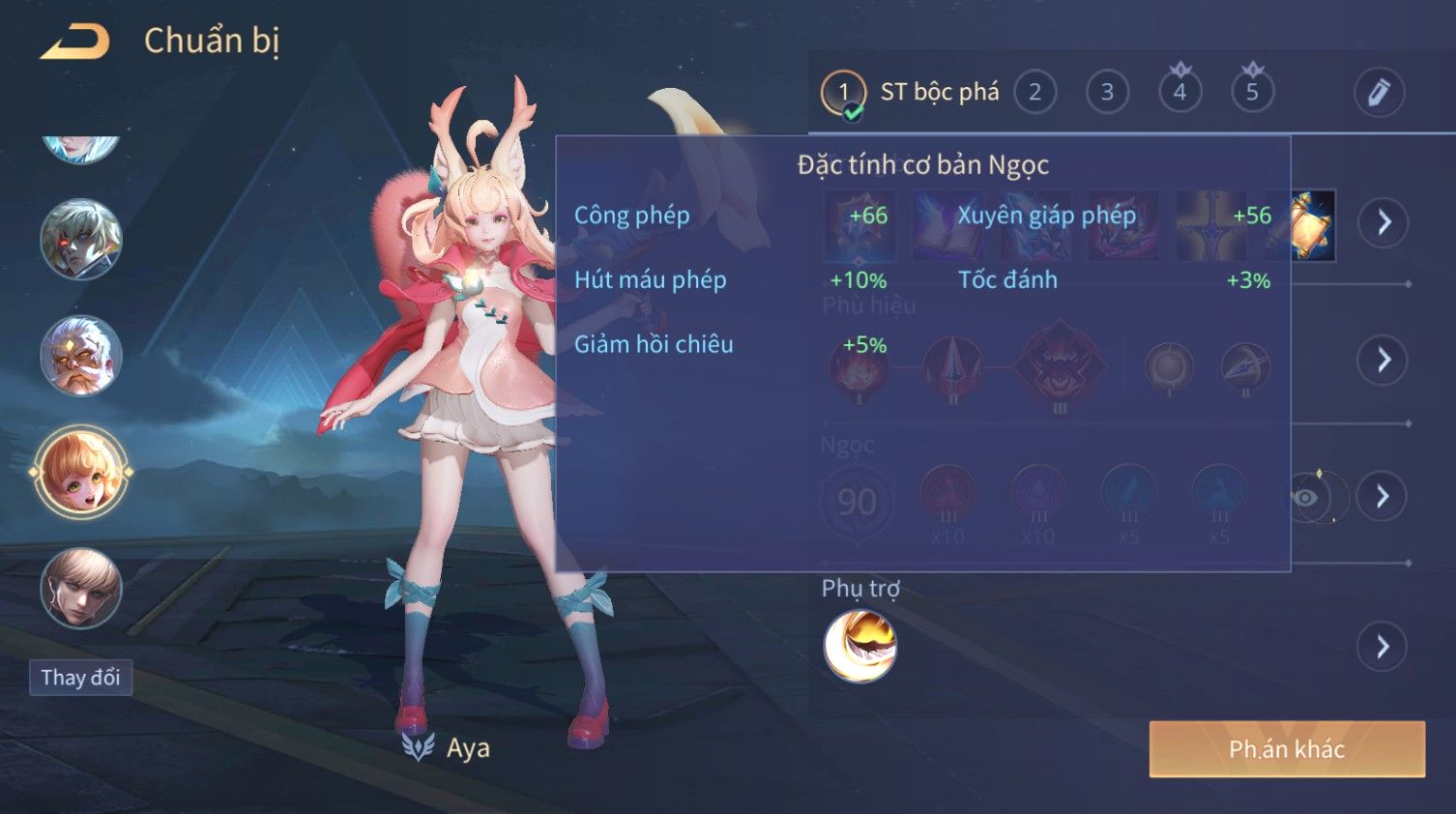Choose the white-bearded elder hero portrait
Viewport: 1456px width, 814px height.
pos(81,356)
